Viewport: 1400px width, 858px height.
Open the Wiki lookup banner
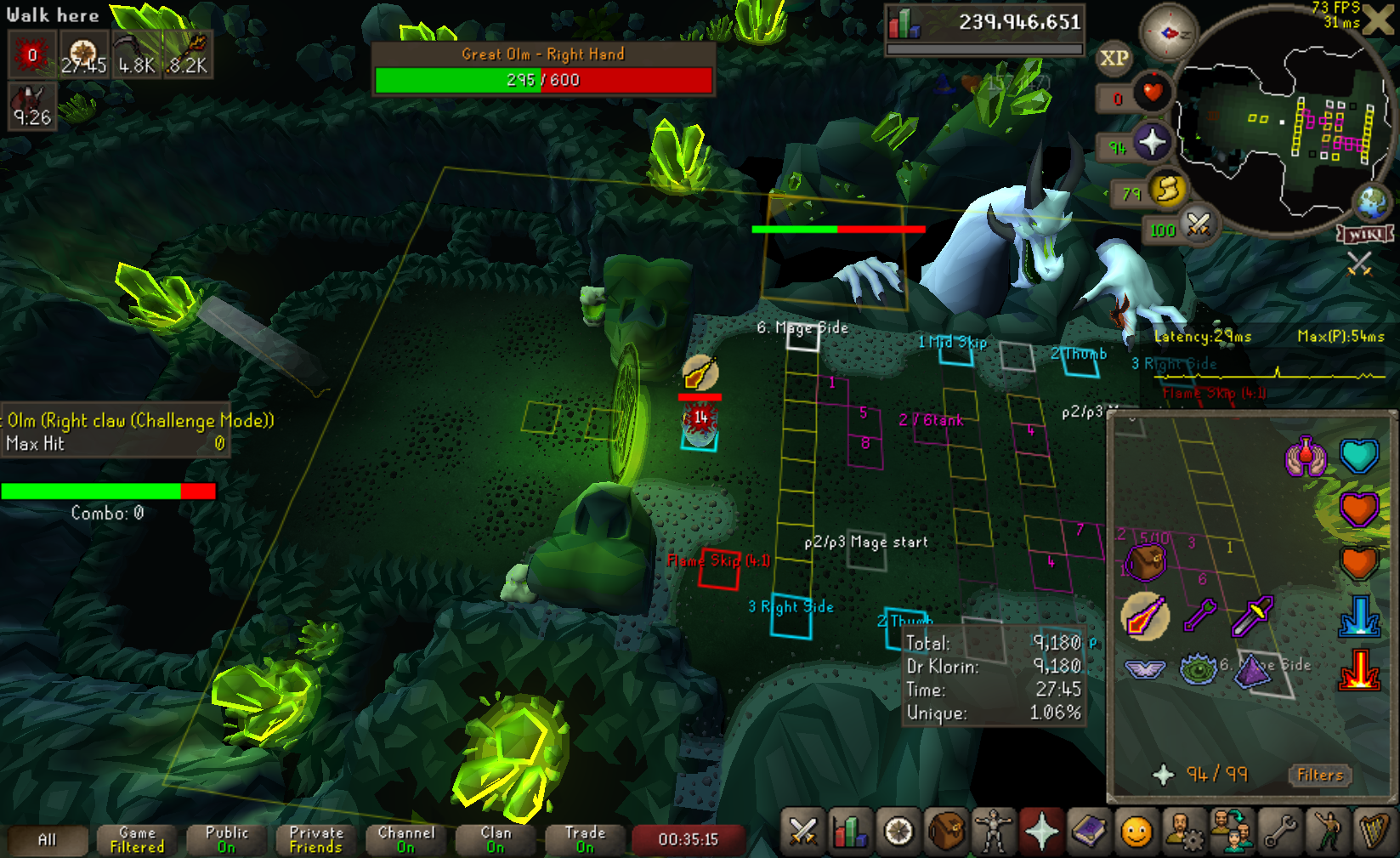coord(1366,234)
